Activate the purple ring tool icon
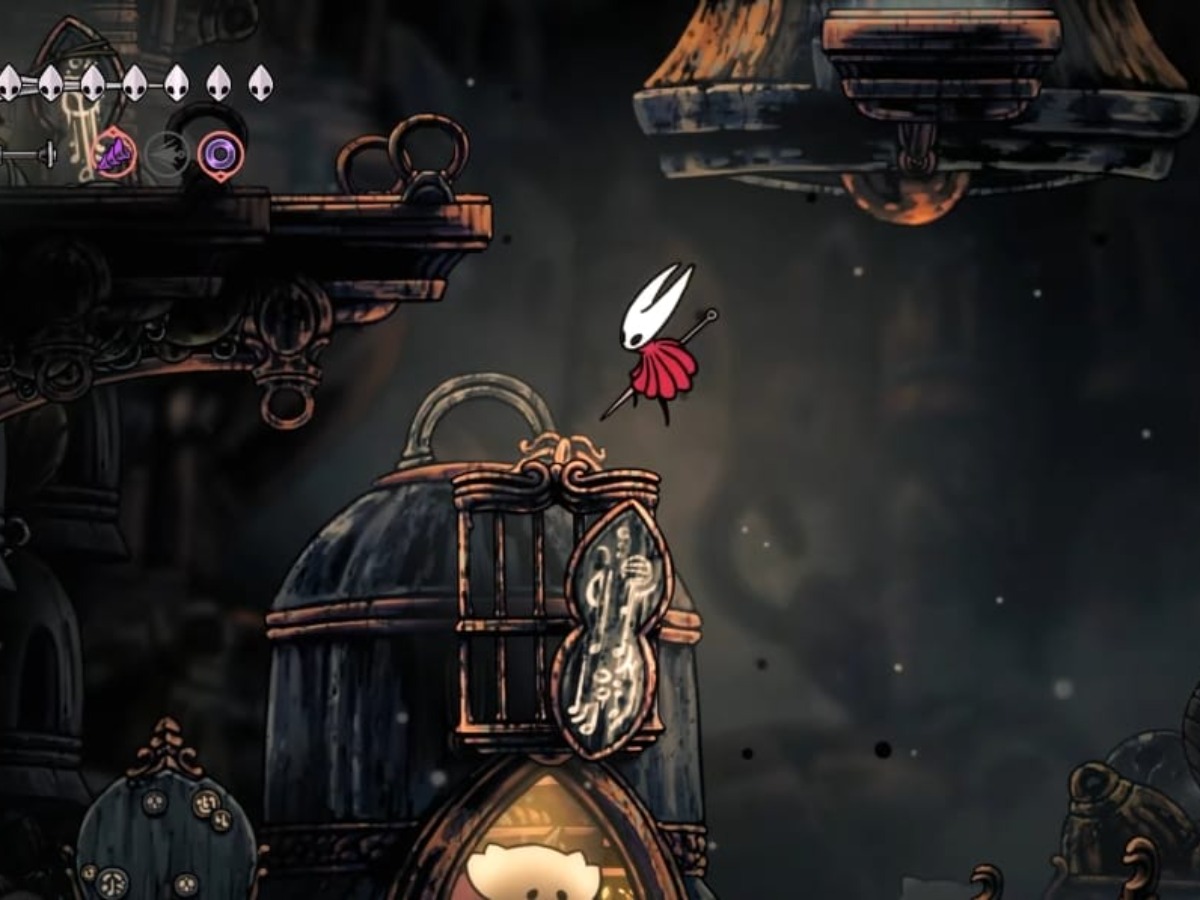The width and height of the screenshot is (1200, 900). point(220,154)
